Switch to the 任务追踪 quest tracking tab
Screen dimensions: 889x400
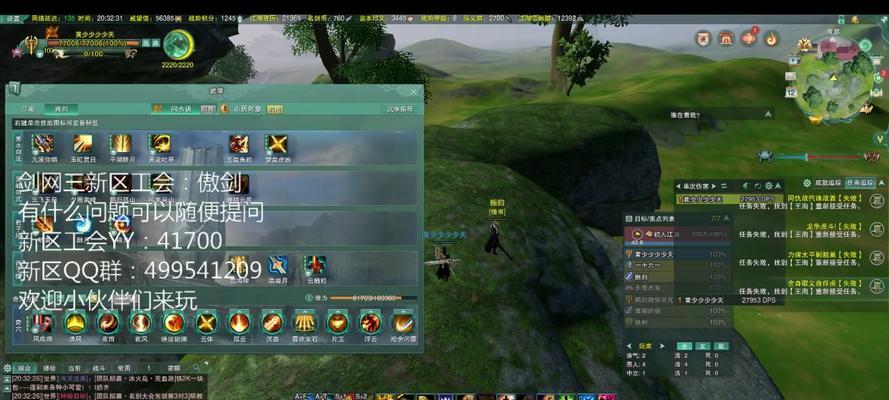[859, 183]
